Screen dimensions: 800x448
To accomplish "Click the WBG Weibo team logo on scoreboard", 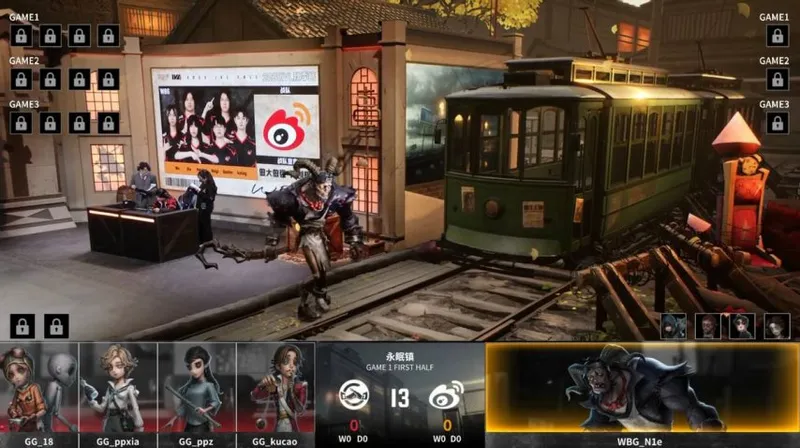I will pyautogui.click(x=445, y=396).
